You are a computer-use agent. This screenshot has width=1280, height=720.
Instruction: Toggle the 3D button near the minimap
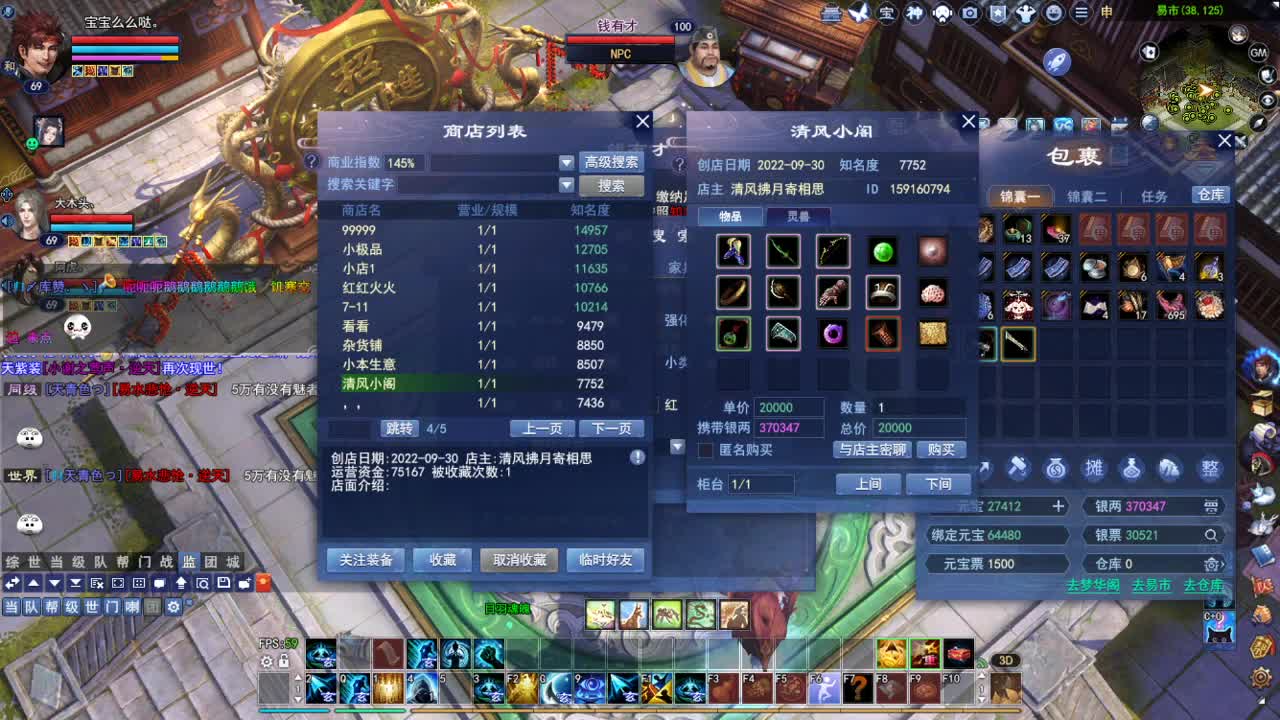coord(1005,660)
